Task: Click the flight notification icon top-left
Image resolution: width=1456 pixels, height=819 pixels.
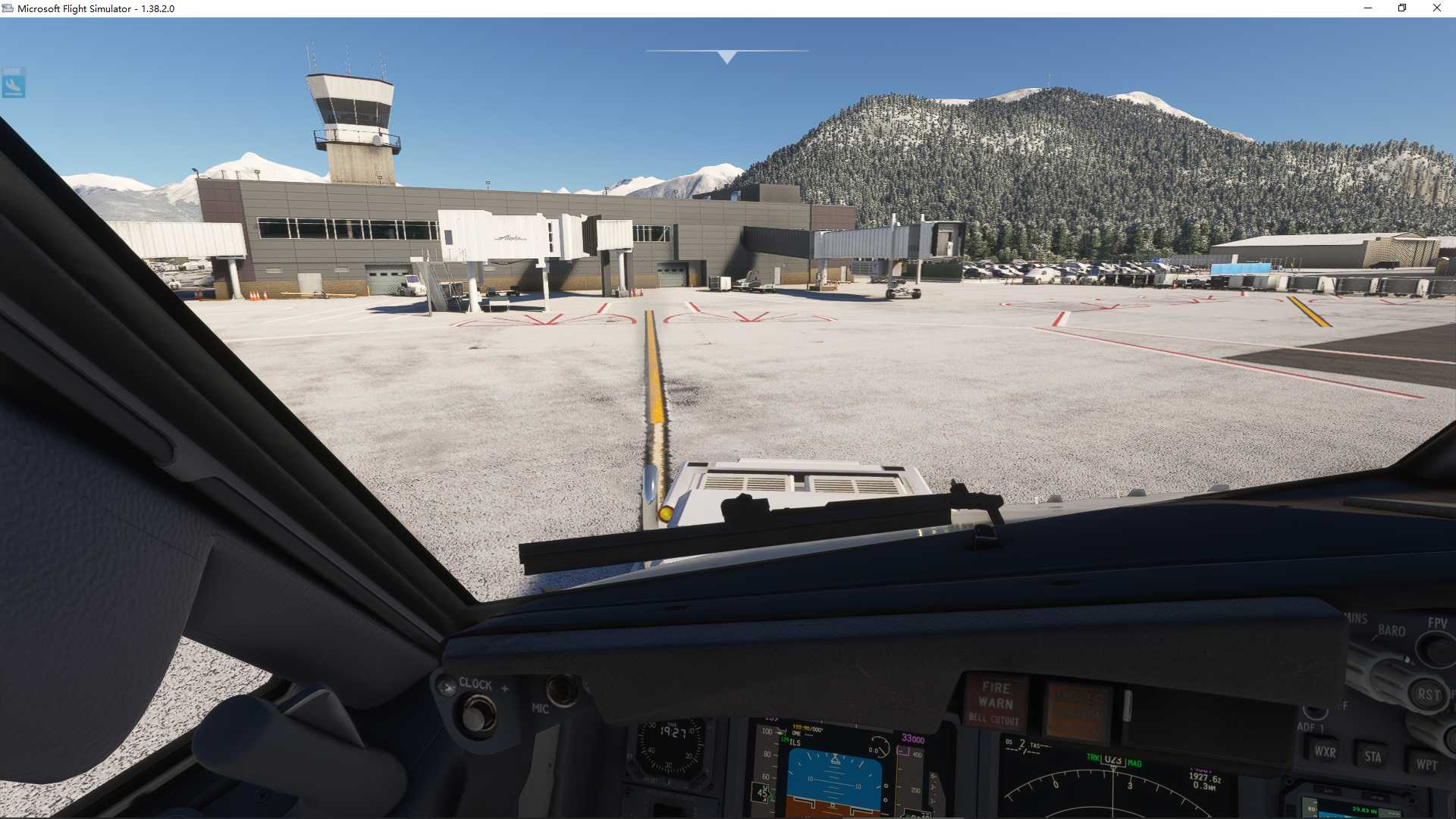Action: pos(15,84)
